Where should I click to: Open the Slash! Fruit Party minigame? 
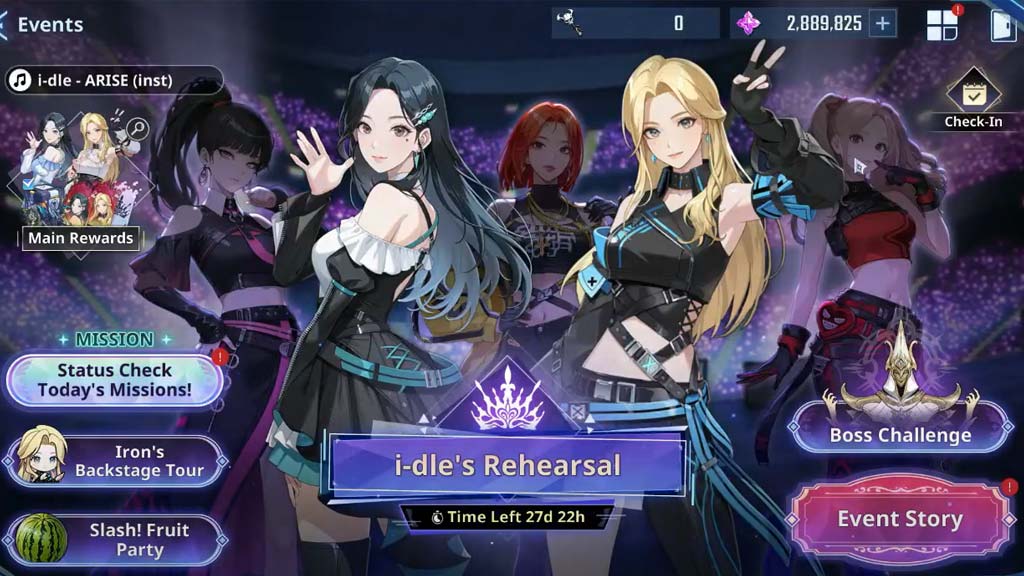pos(116,539)
